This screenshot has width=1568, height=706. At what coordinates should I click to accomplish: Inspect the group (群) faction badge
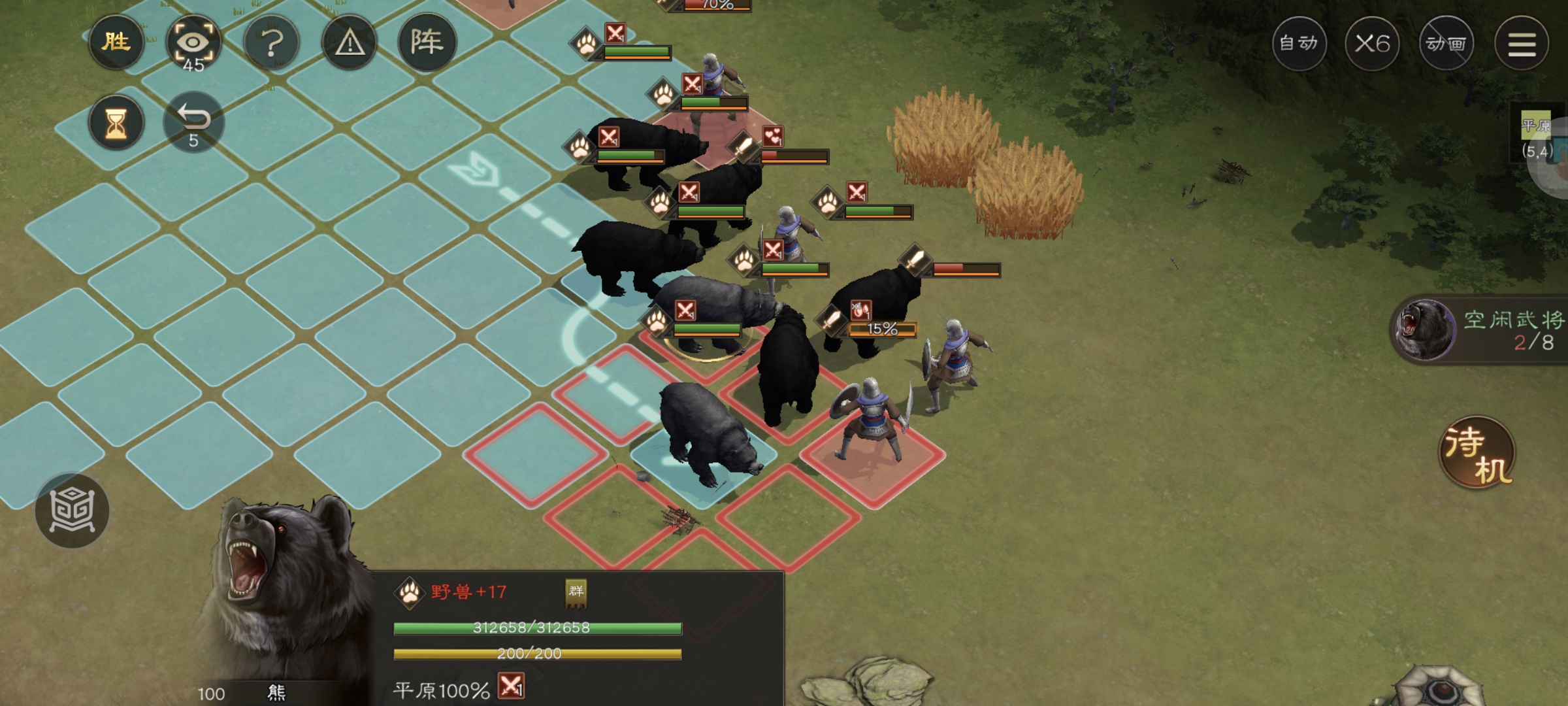(x=576, y=592)
